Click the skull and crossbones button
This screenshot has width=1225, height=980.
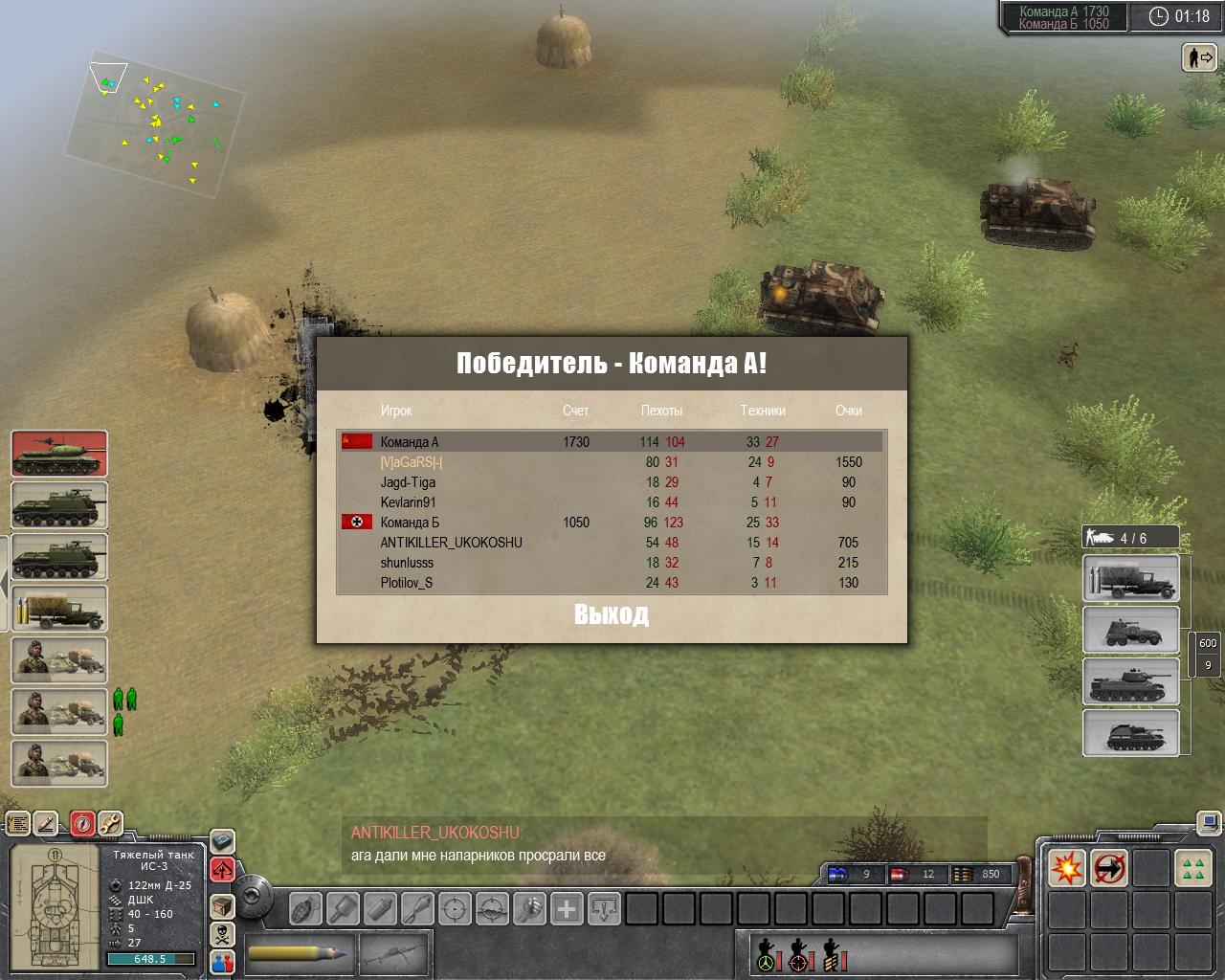tap(222, 934)
